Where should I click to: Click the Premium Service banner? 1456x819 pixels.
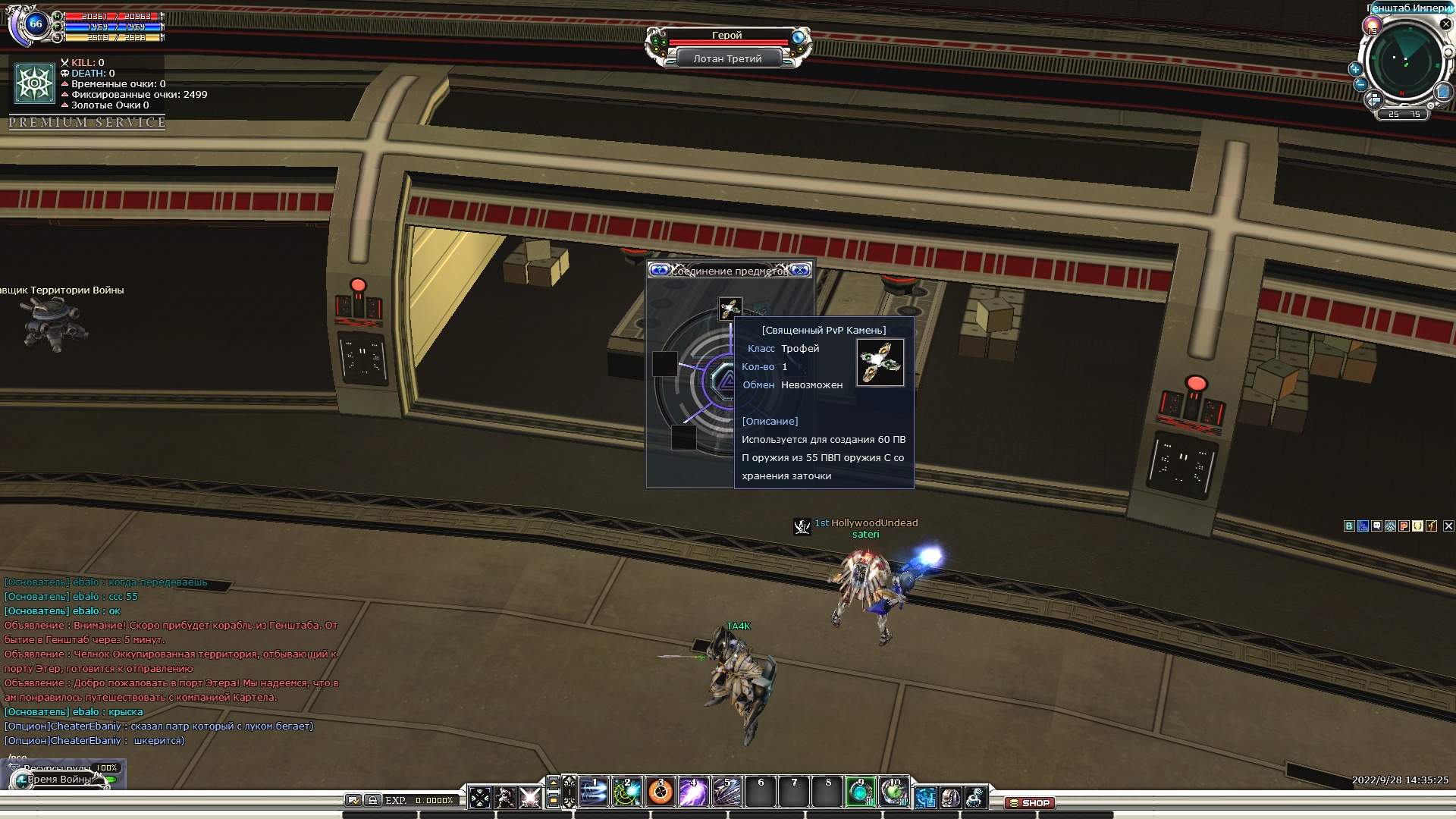coord(87,122)
